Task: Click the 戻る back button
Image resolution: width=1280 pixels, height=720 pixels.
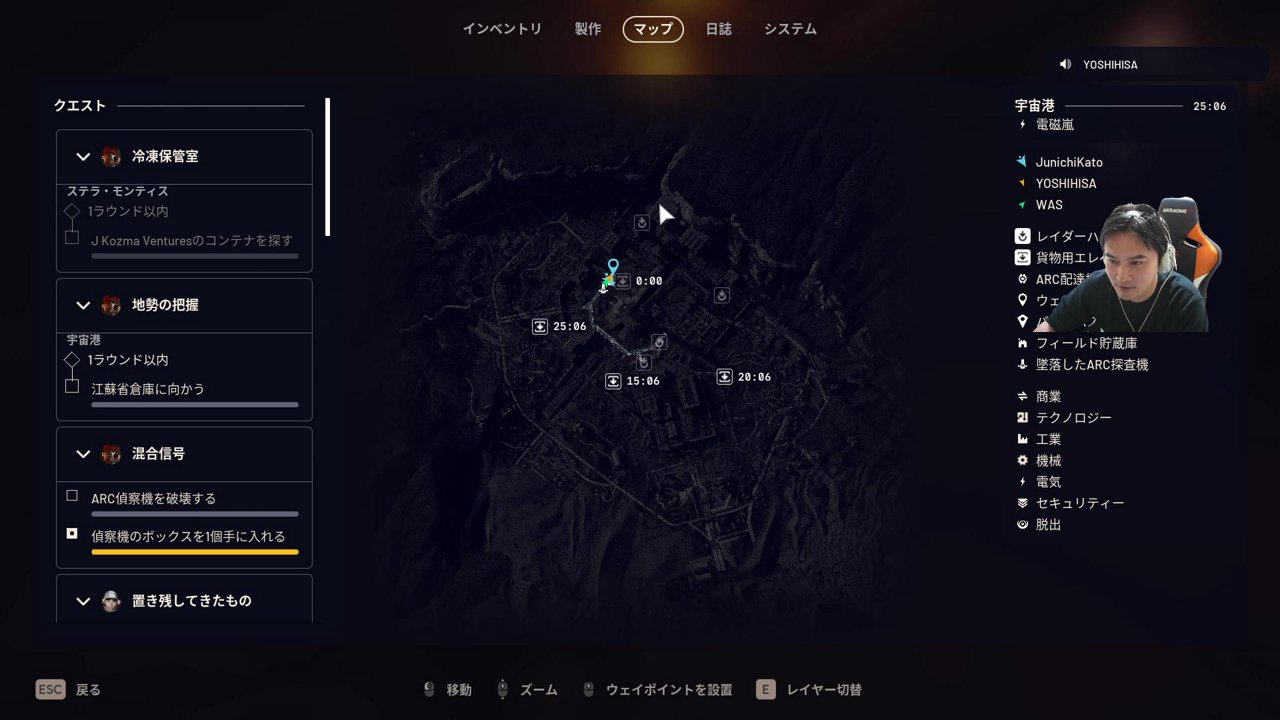Action: tap(68, 689)
